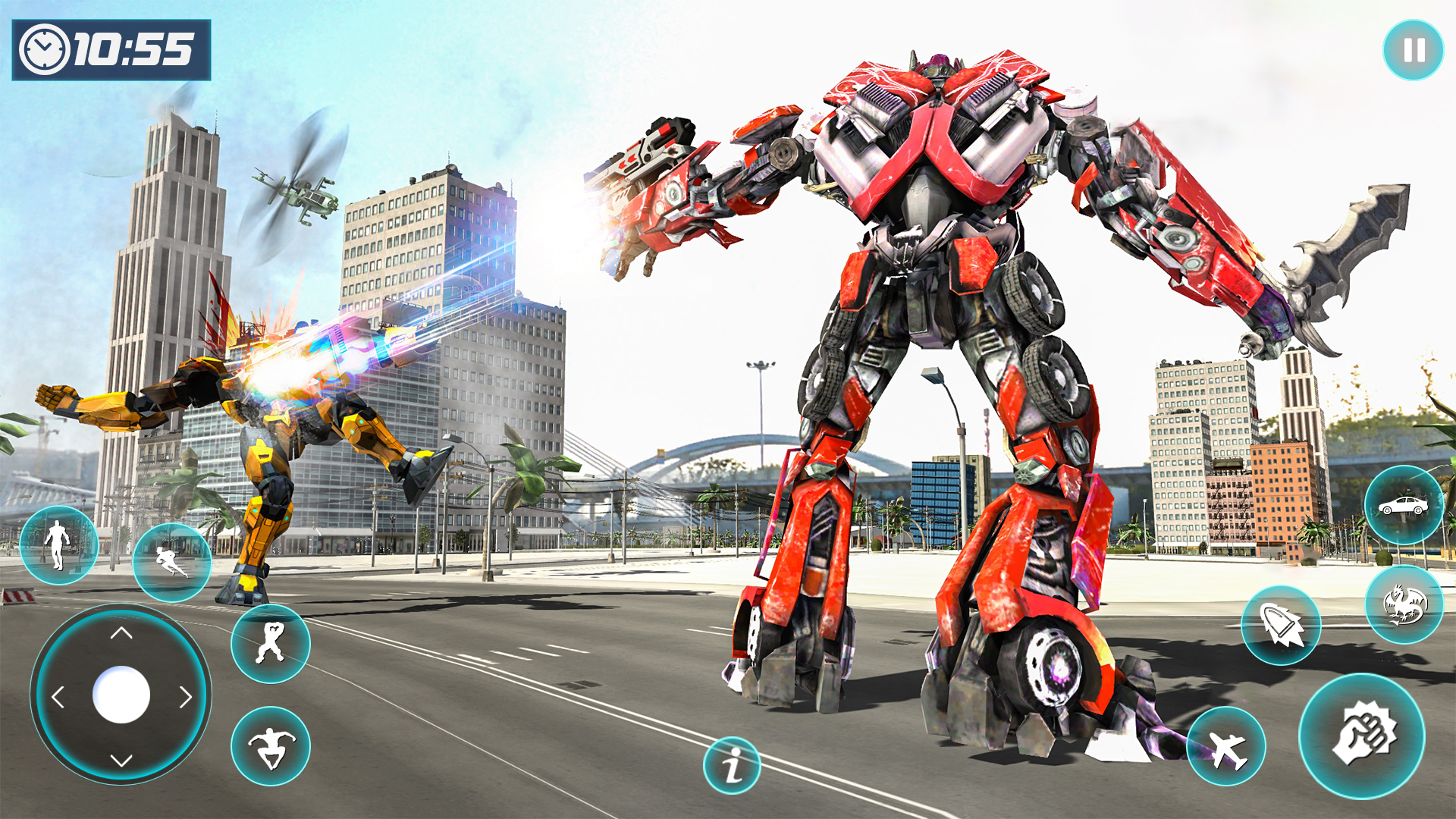This screenshot has height=819, width=1456.
Task: Toggle airplane transformation mode
Action: 1228,745
